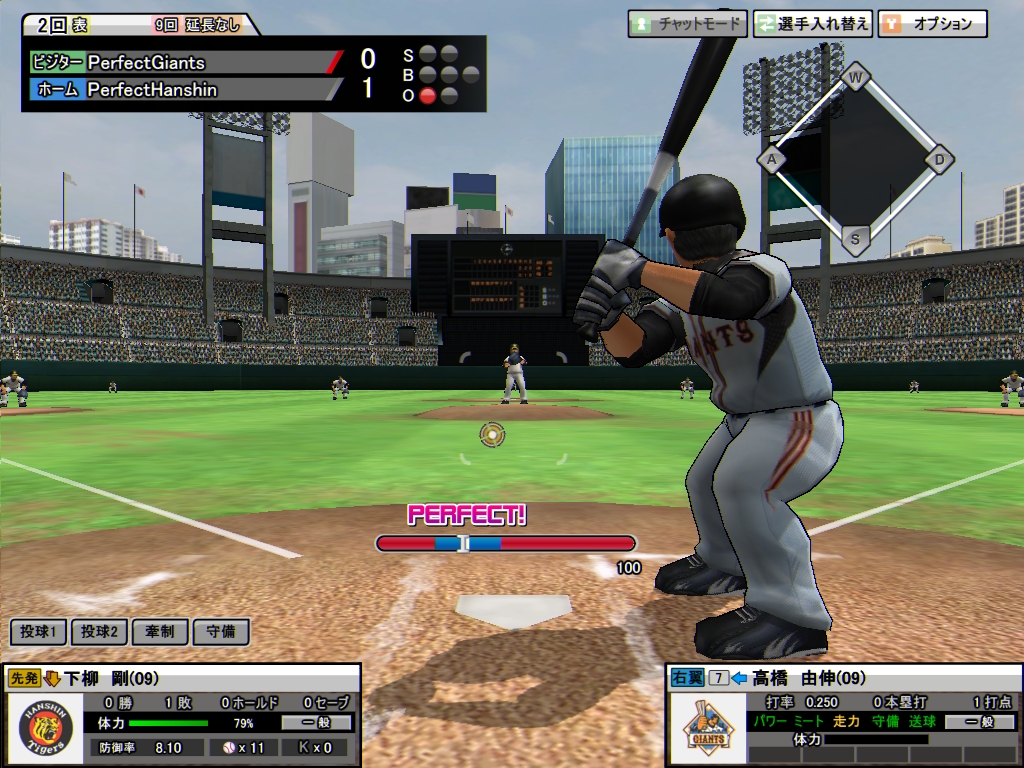
Task: Click the Hanshin Tigers team logo
Action: [46, 729]
